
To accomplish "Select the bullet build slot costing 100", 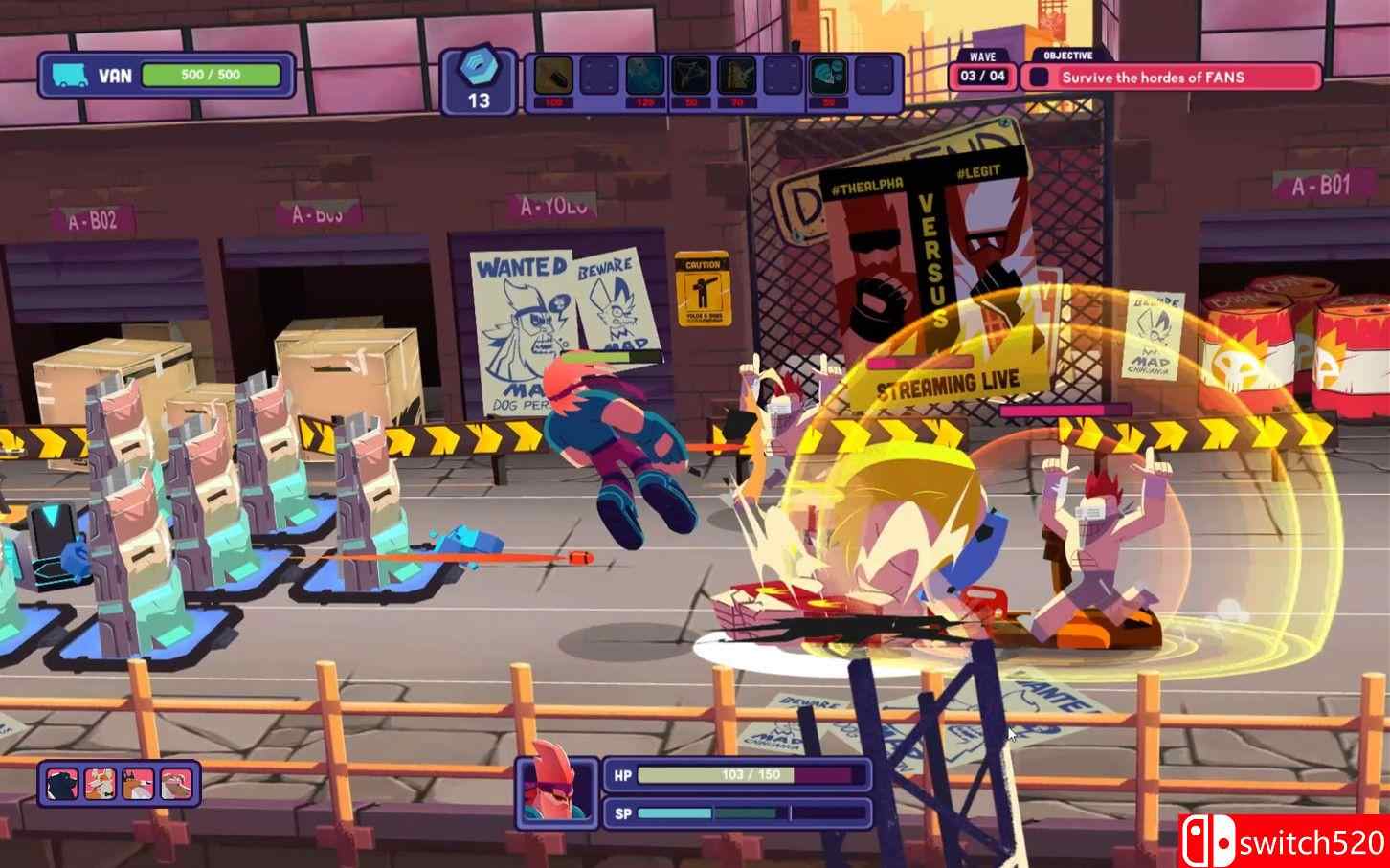I will tap(552, 76).
